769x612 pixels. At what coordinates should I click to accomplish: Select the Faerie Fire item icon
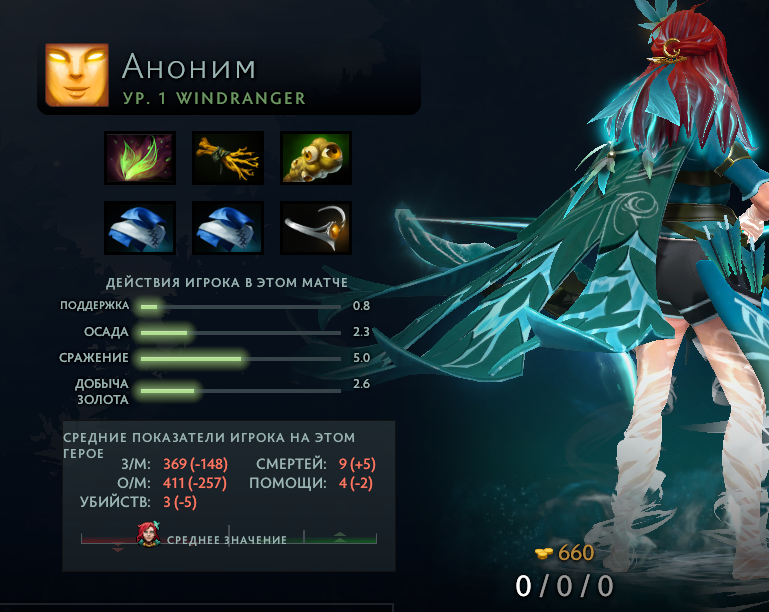(140, 158)
